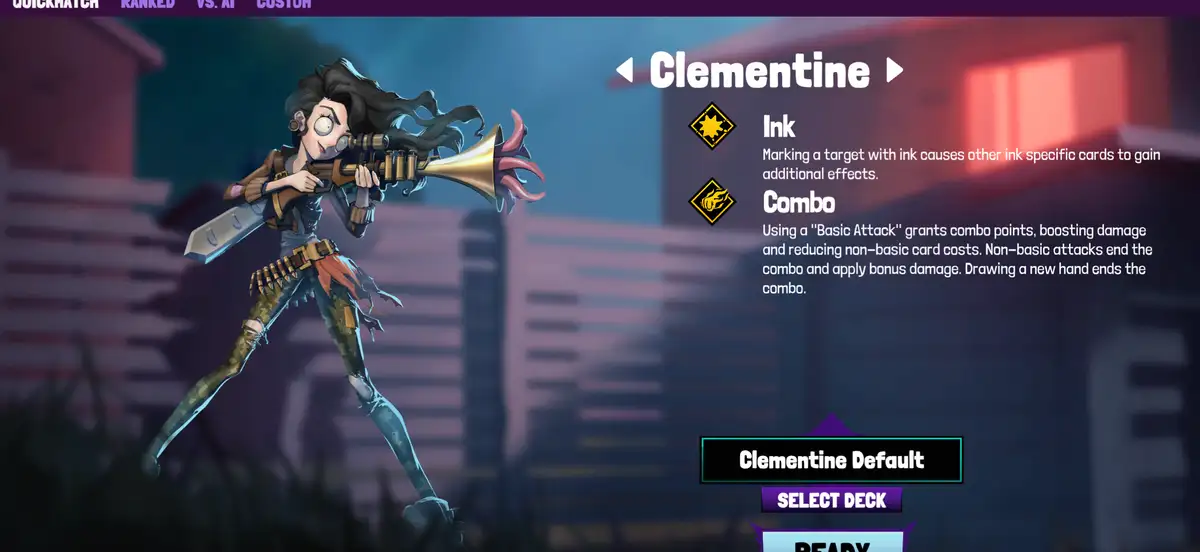The width and height of the screenshot is (1200, 552).
Task: Open the Ranked mode tab
Action: (x=147, y=4)
